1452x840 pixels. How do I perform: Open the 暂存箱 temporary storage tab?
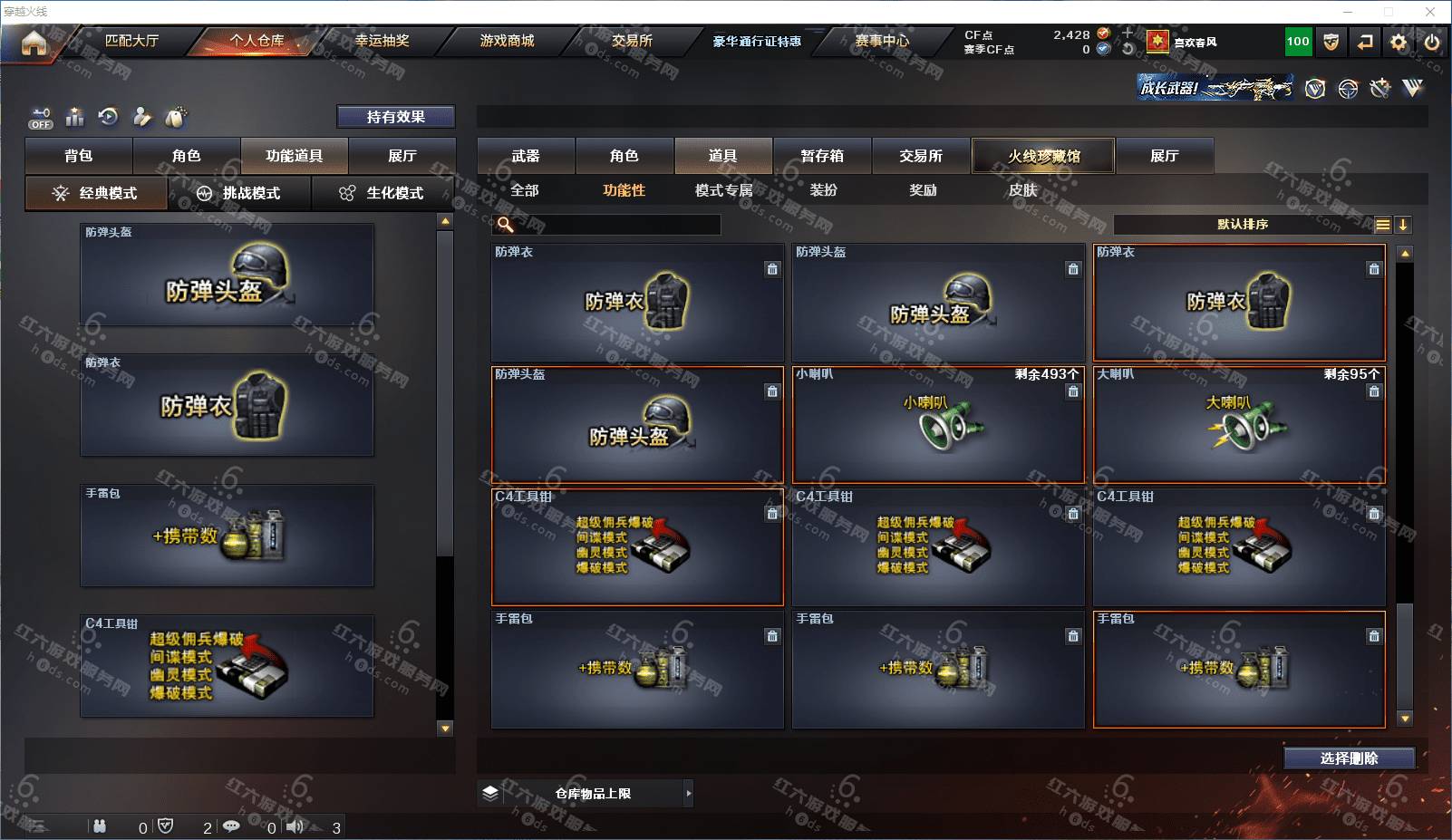pyautogui.click(x=822, y=156)
